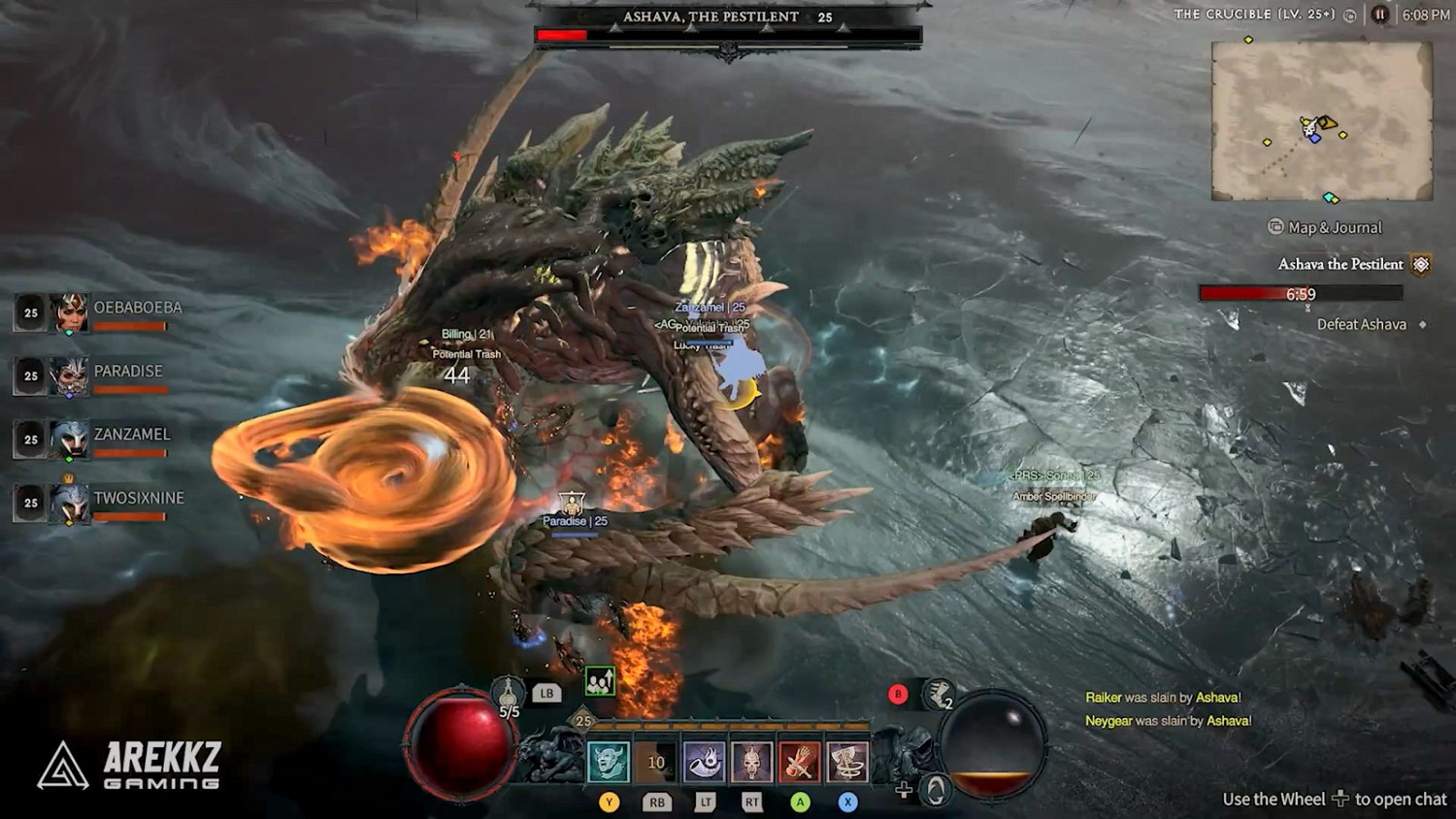Click the Defeat Ashava objective text
Viewport: 1456px width, 819px height.
pos(1363,324)
